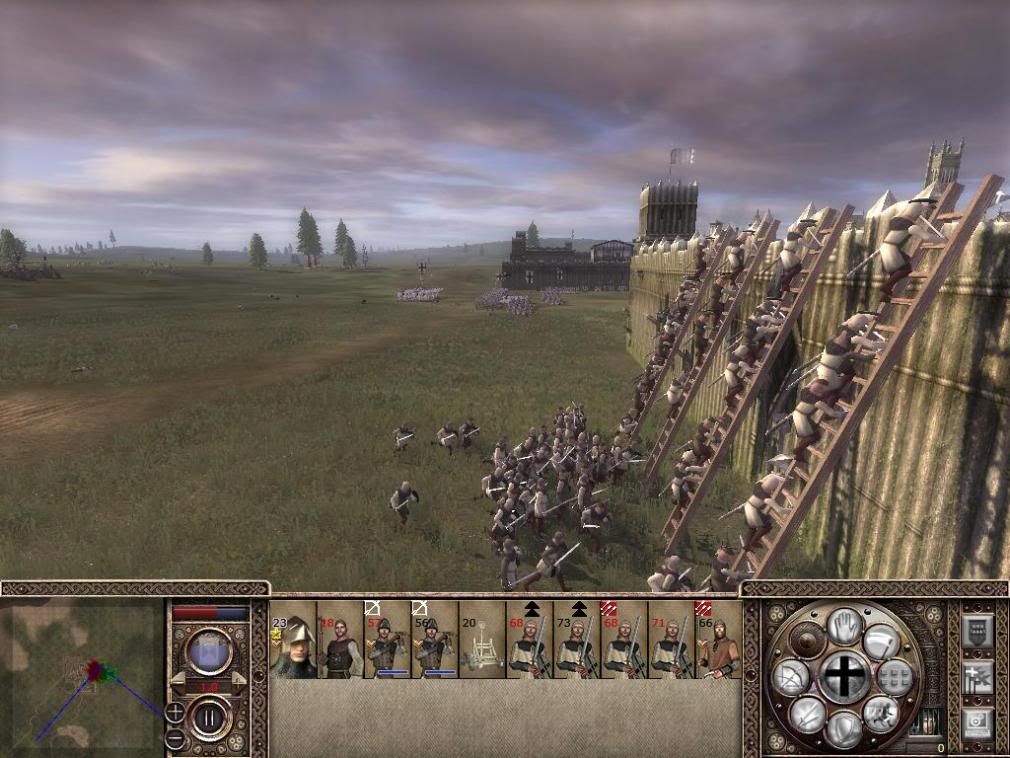The image size is (1010, 758).
Task: Open the shield banner panel button
Action: [977, 630]
